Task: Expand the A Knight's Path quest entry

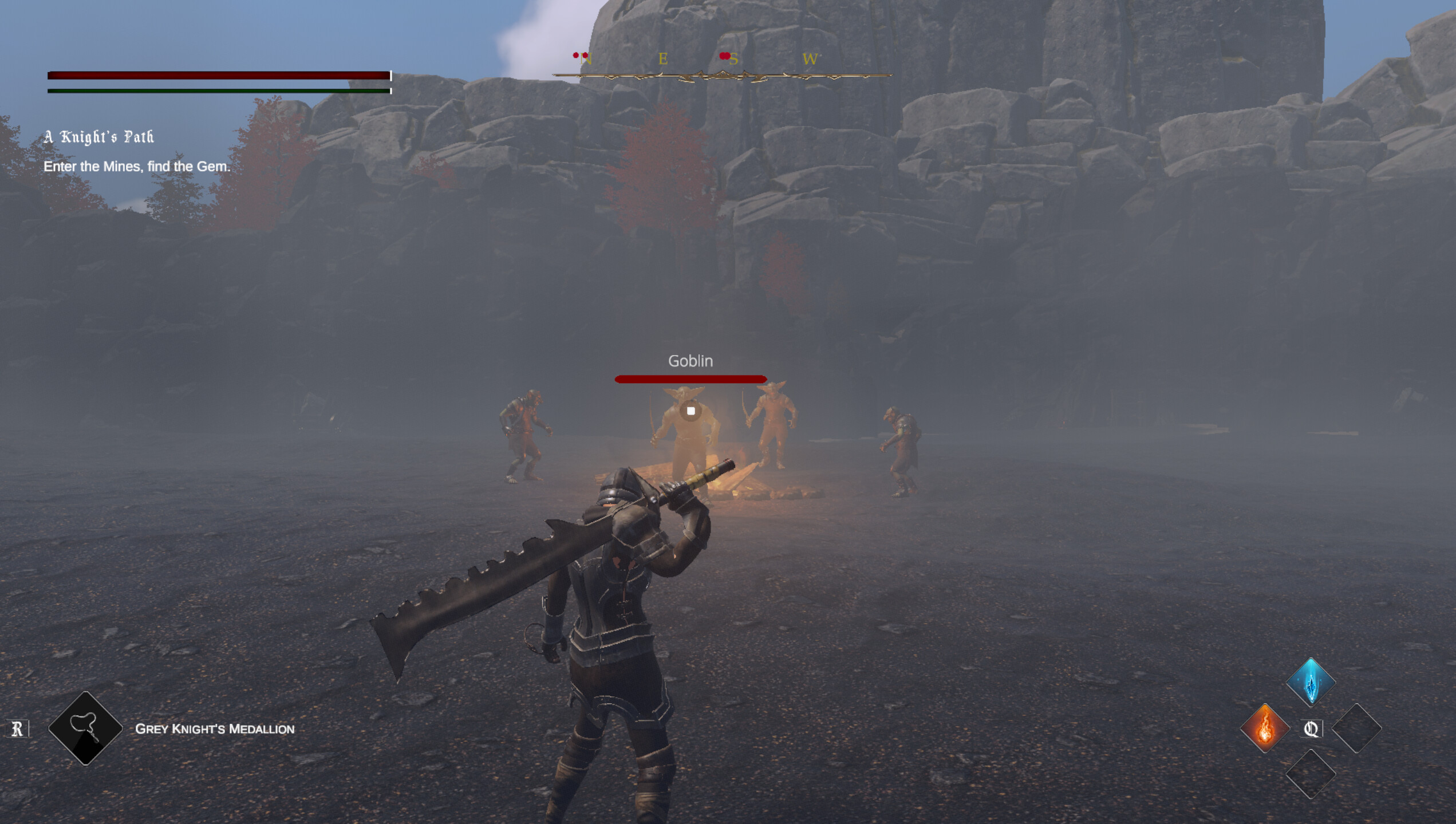Action: click(x=99, y=138)
